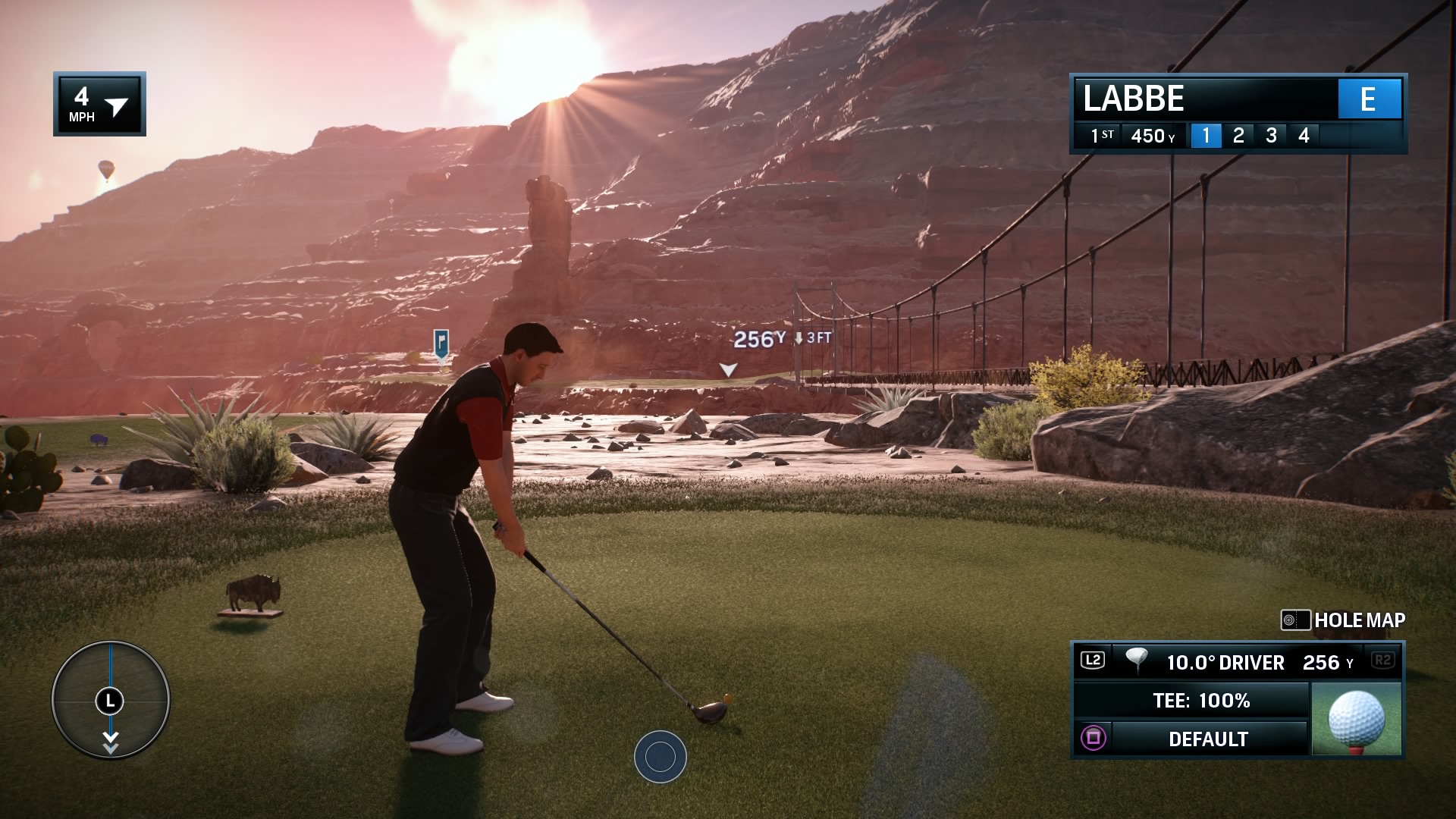
Task: Click the highlighted hole 1 box
Action: point(1206,136)
